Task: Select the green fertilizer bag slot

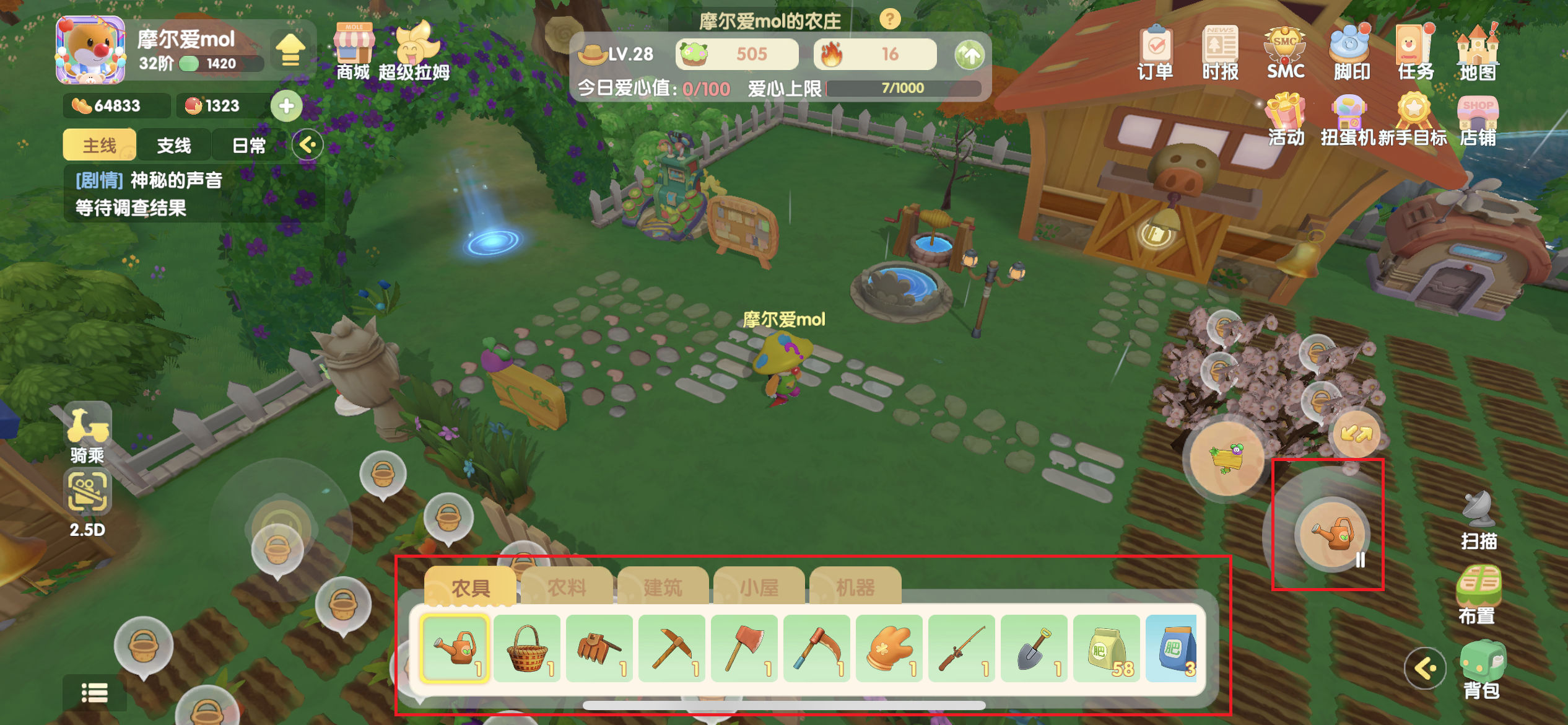Action: click(x=1107, y=648)
